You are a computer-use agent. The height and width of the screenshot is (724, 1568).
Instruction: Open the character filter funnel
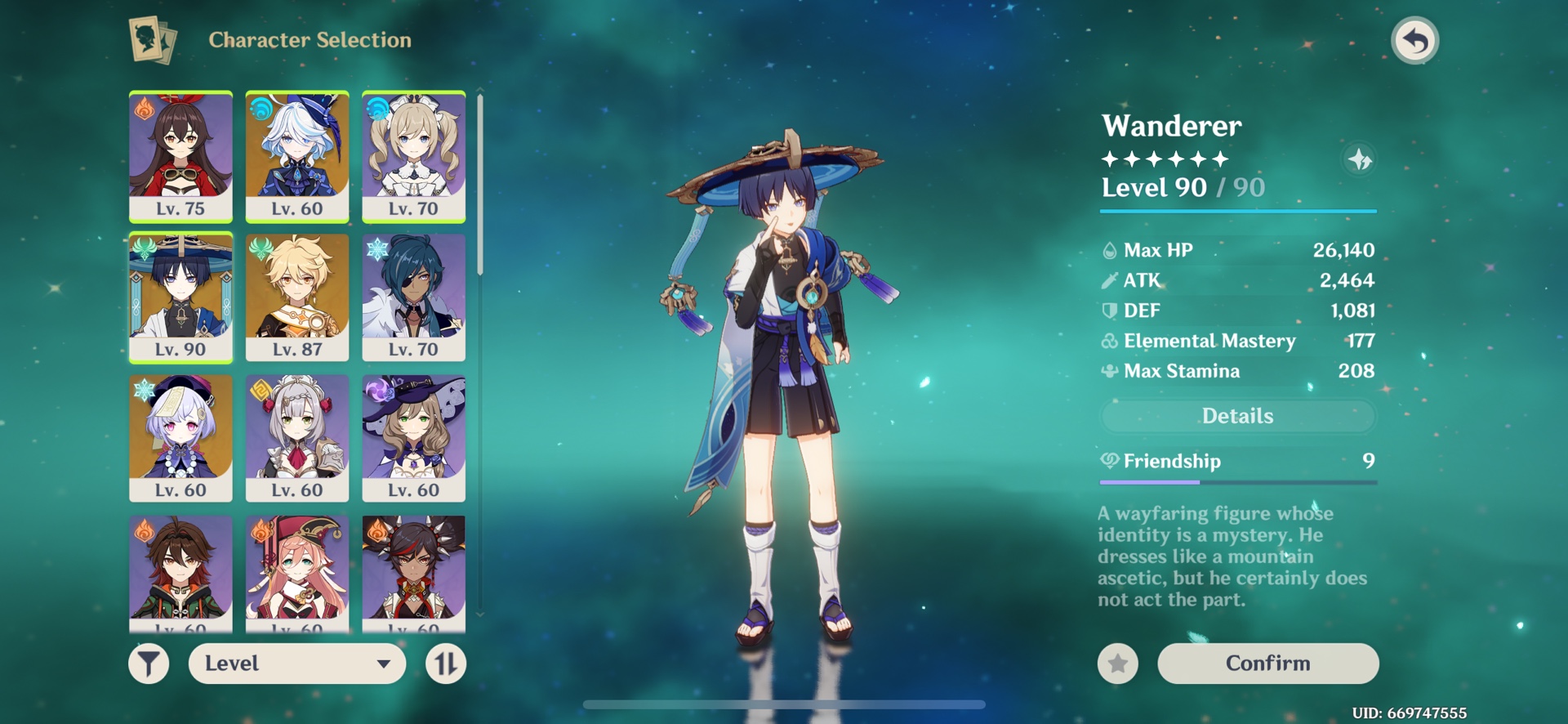pyautogui.click(x=149, y=664)
